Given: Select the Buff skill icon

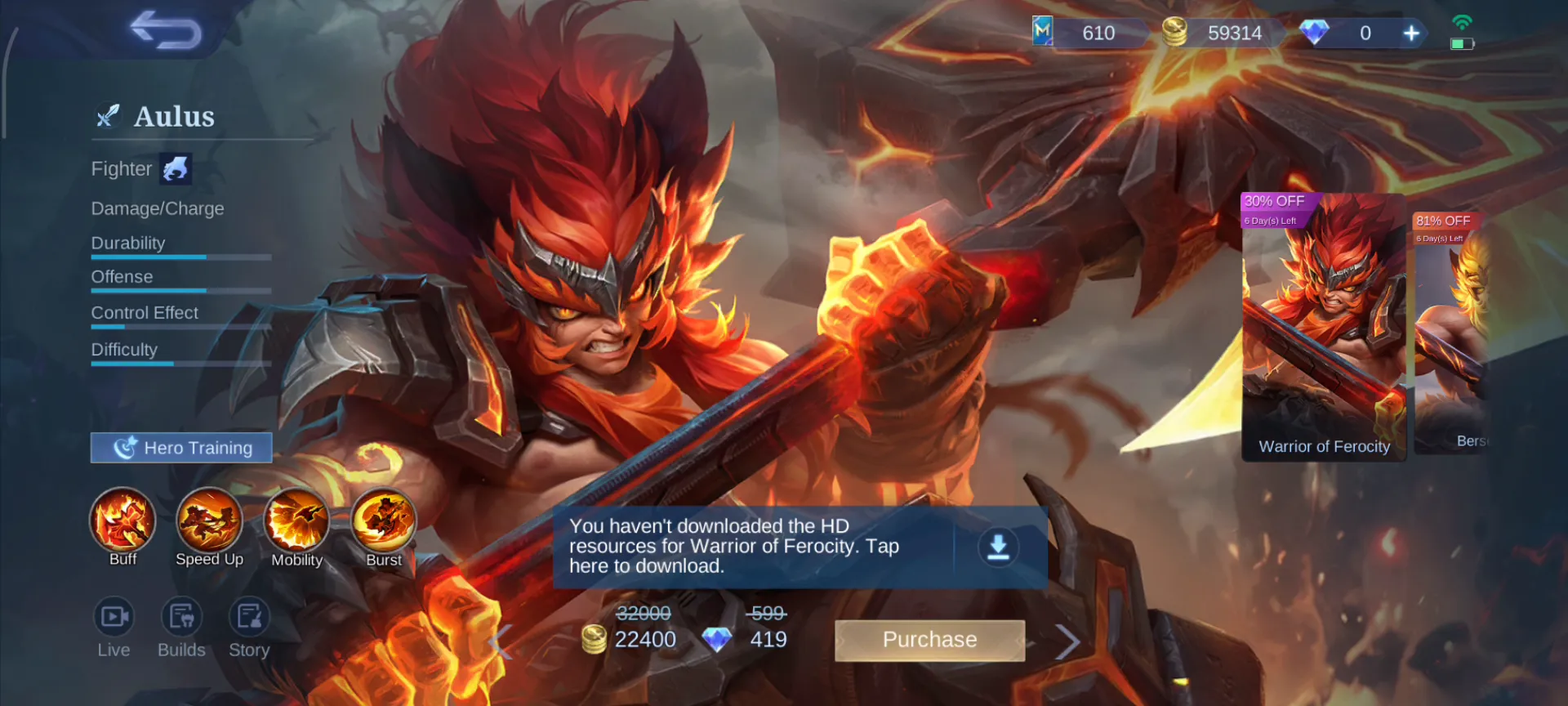Looking at the screenshot, I should (x=122, y=520).
